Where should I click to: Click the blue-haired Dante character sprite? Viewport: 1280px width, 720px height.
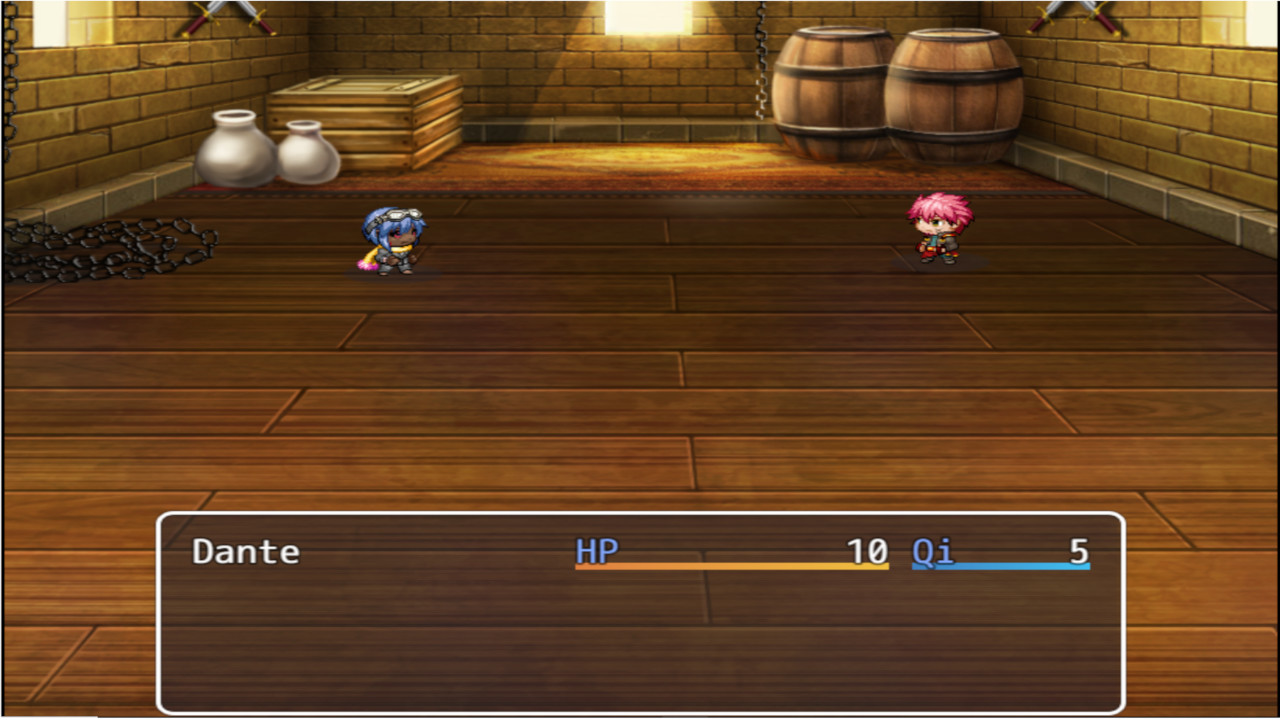coord(393,240)
